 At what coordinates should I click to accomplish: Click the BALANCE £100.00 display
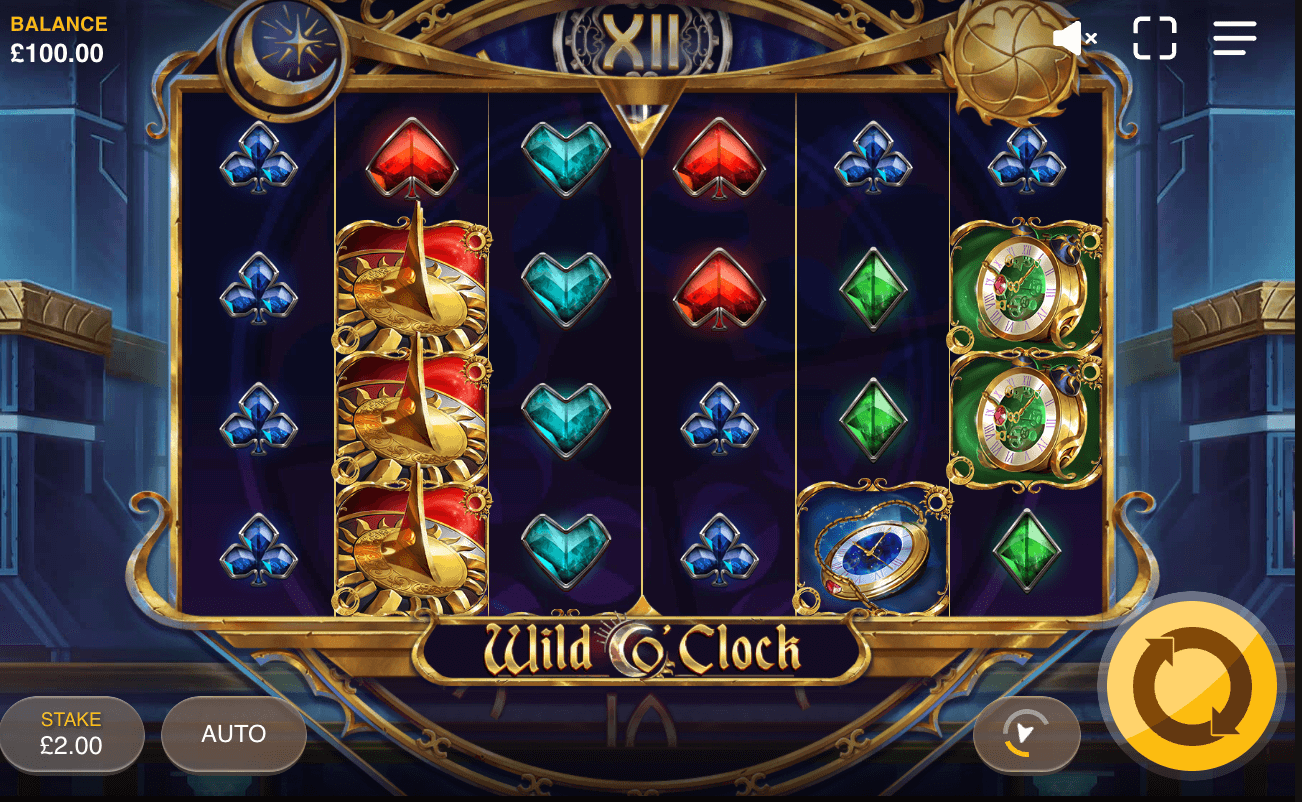click(x=57, y=36)
